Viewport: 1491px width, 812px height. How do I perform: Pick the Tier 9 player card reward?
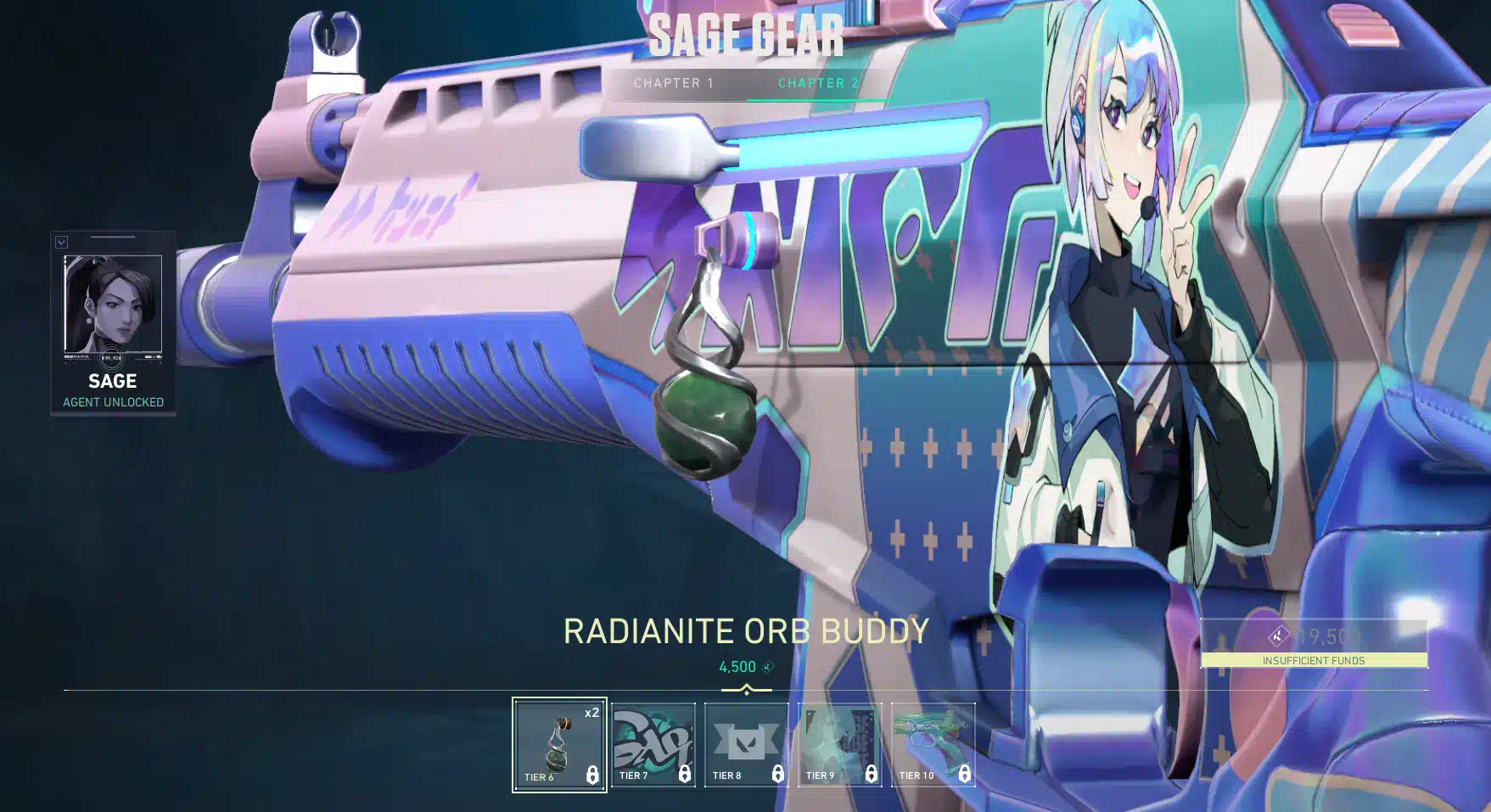pyautogui.click(x=839, y=744)
